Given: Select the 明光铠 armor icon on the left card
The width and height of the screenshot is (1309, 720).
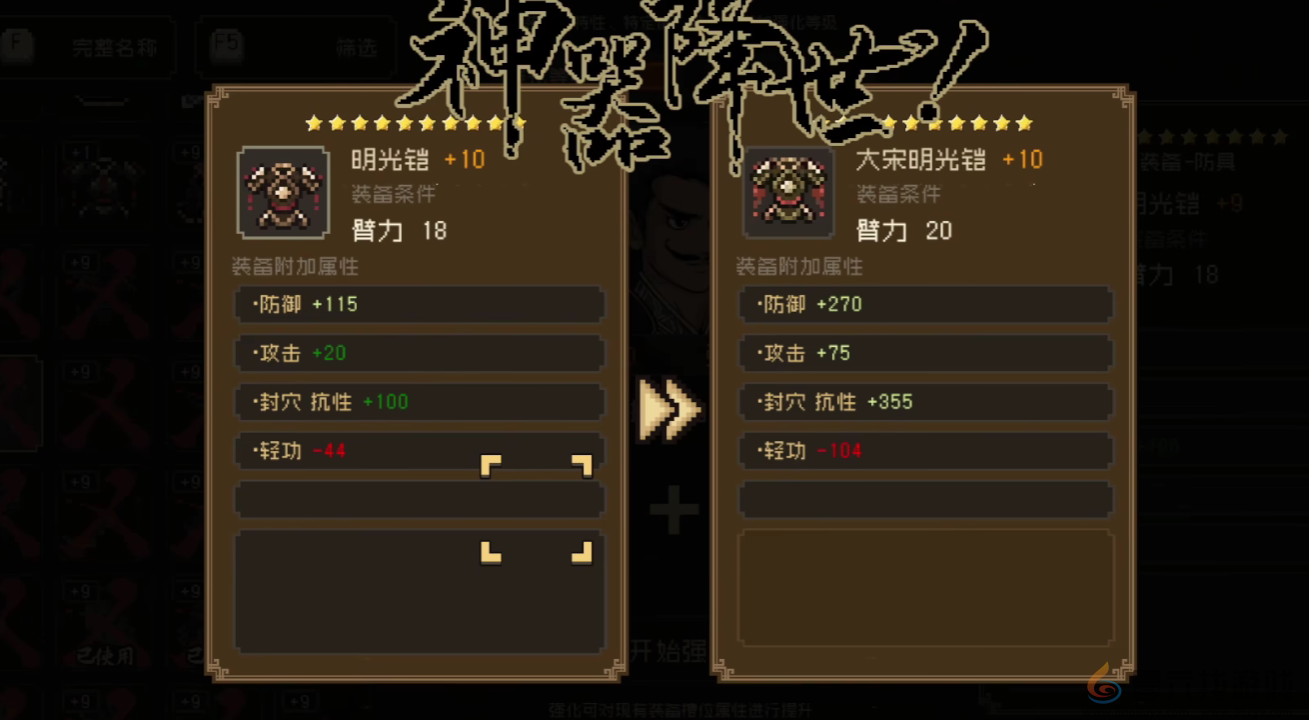Looking at the screenshot, I should [x=283, y=191].
